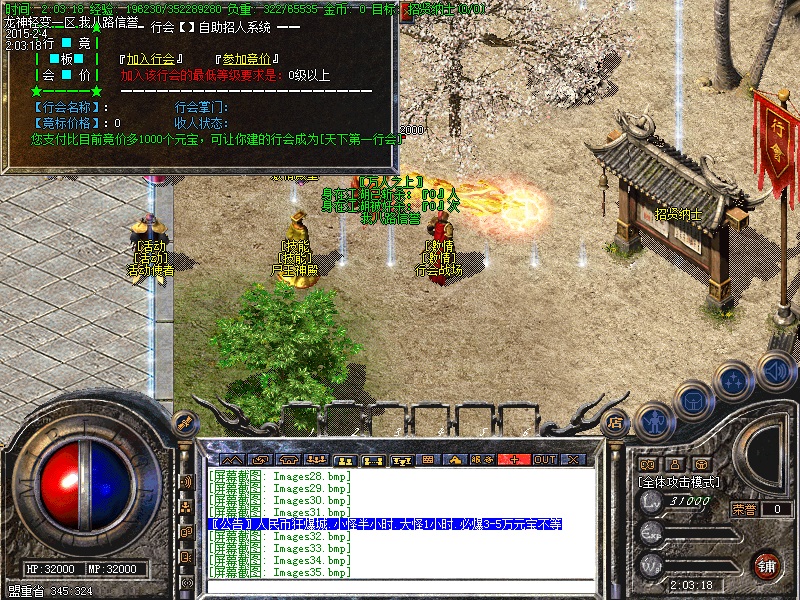Image resolution: width=800 pixels, height=600 pixels.
Task: Open the skills sparkle round button
Action: pos(733,381)
